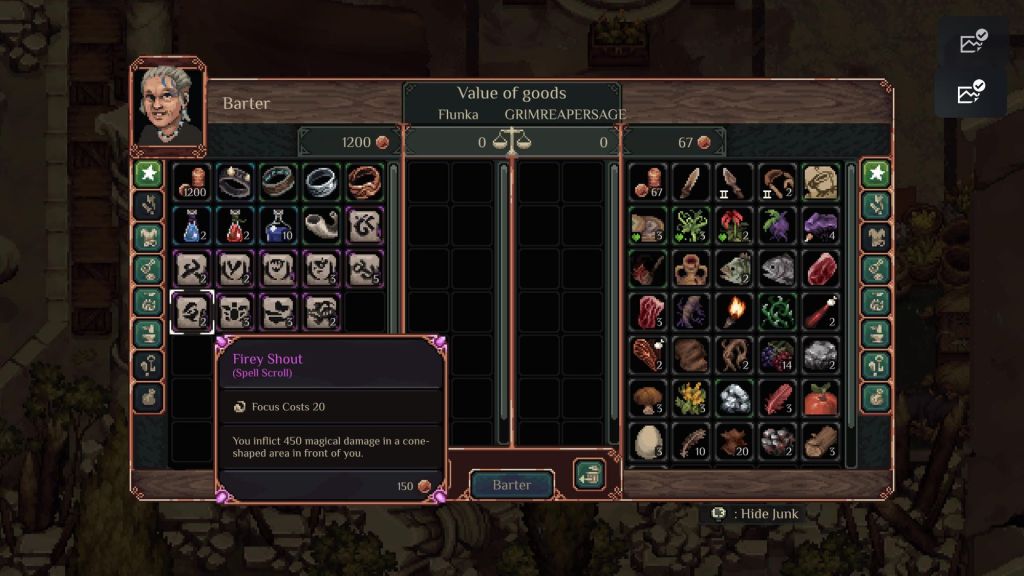The image size is (1024, 576).
Task: Choose the merchant's silver ring
Action: [x=321, y=182]
